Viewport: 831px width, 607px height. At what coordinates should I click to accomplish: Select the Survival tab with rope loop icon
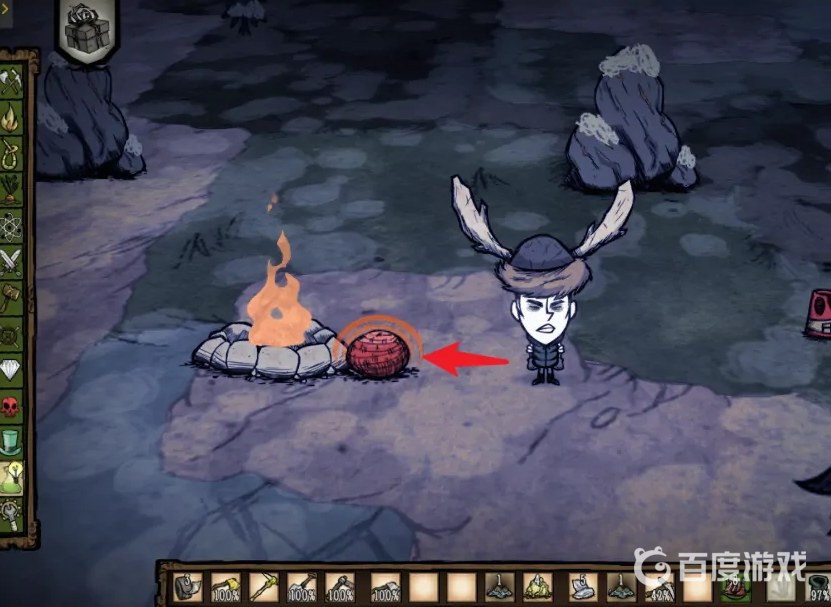[x=12, y=155]
